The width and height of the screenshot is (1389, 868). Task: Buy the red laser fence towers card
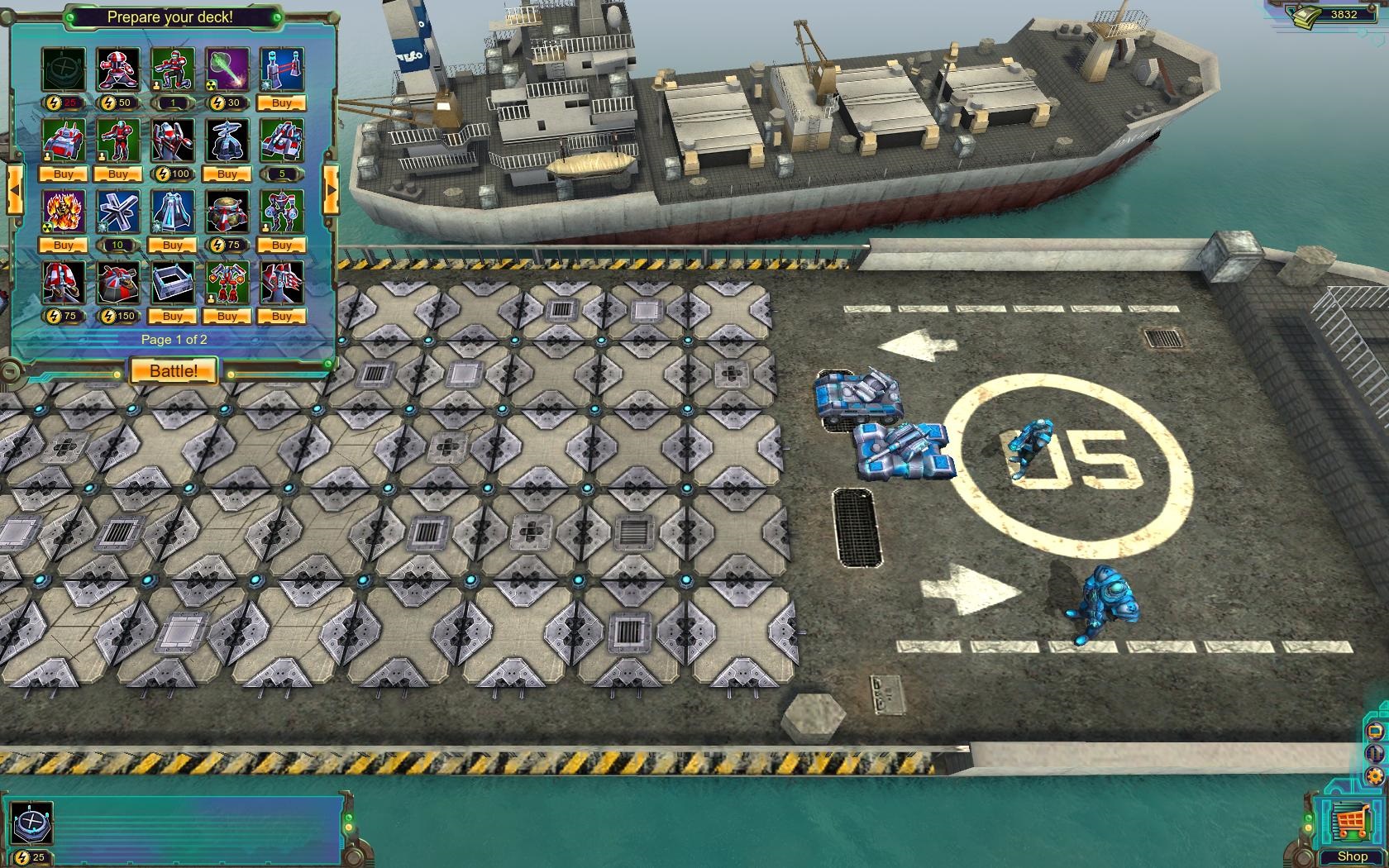[282, 103]
